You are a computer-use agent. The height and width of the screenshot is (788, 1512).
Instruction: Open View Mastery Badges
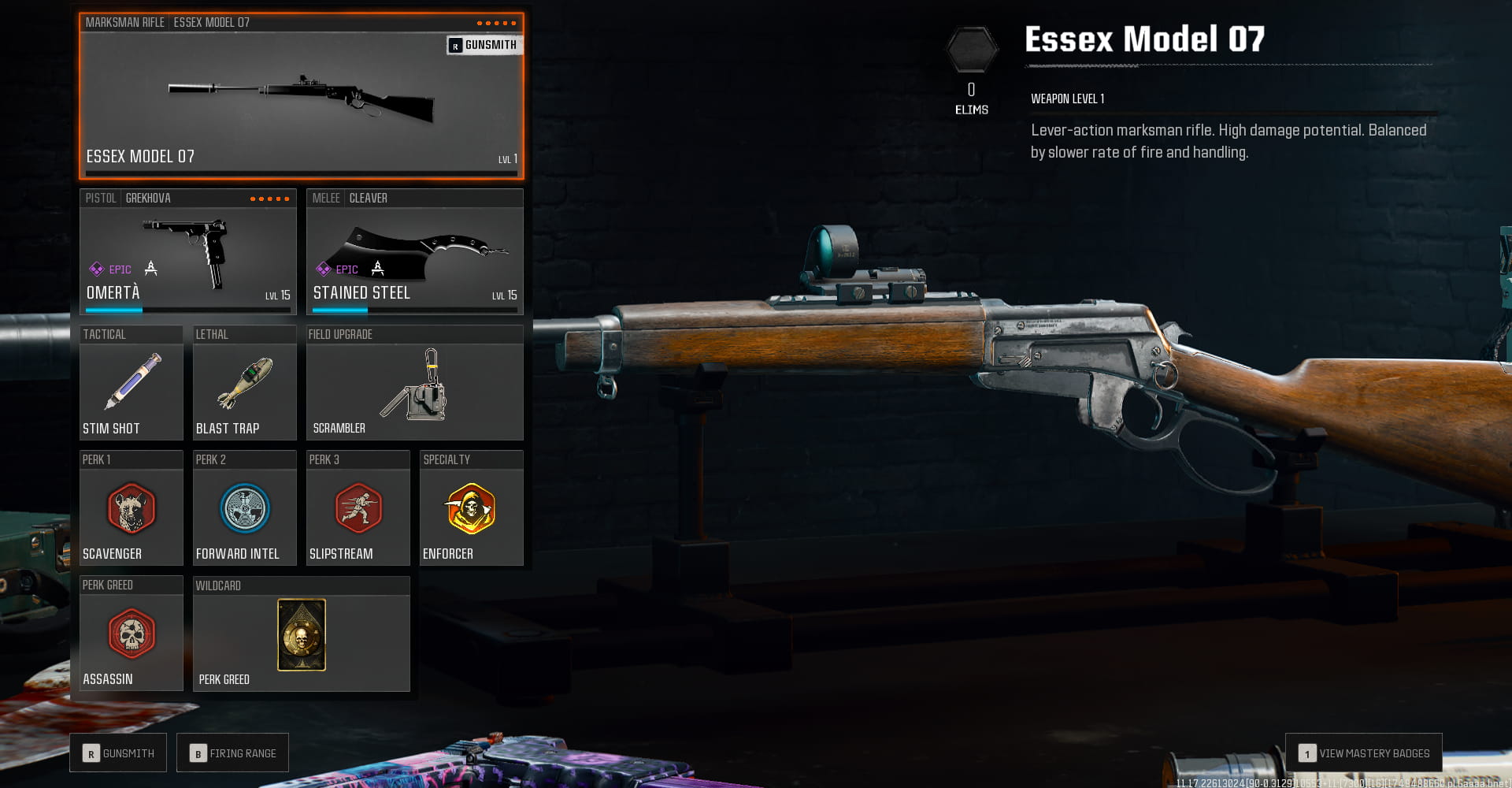click(x=1363, y=753)
